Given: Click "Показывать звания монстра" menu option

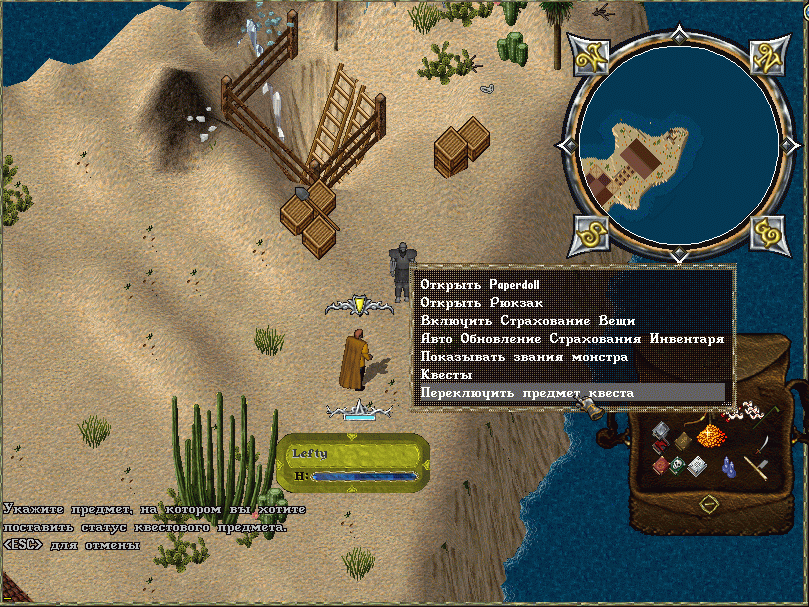Looking at the screenshot, I should coord(523,356).
